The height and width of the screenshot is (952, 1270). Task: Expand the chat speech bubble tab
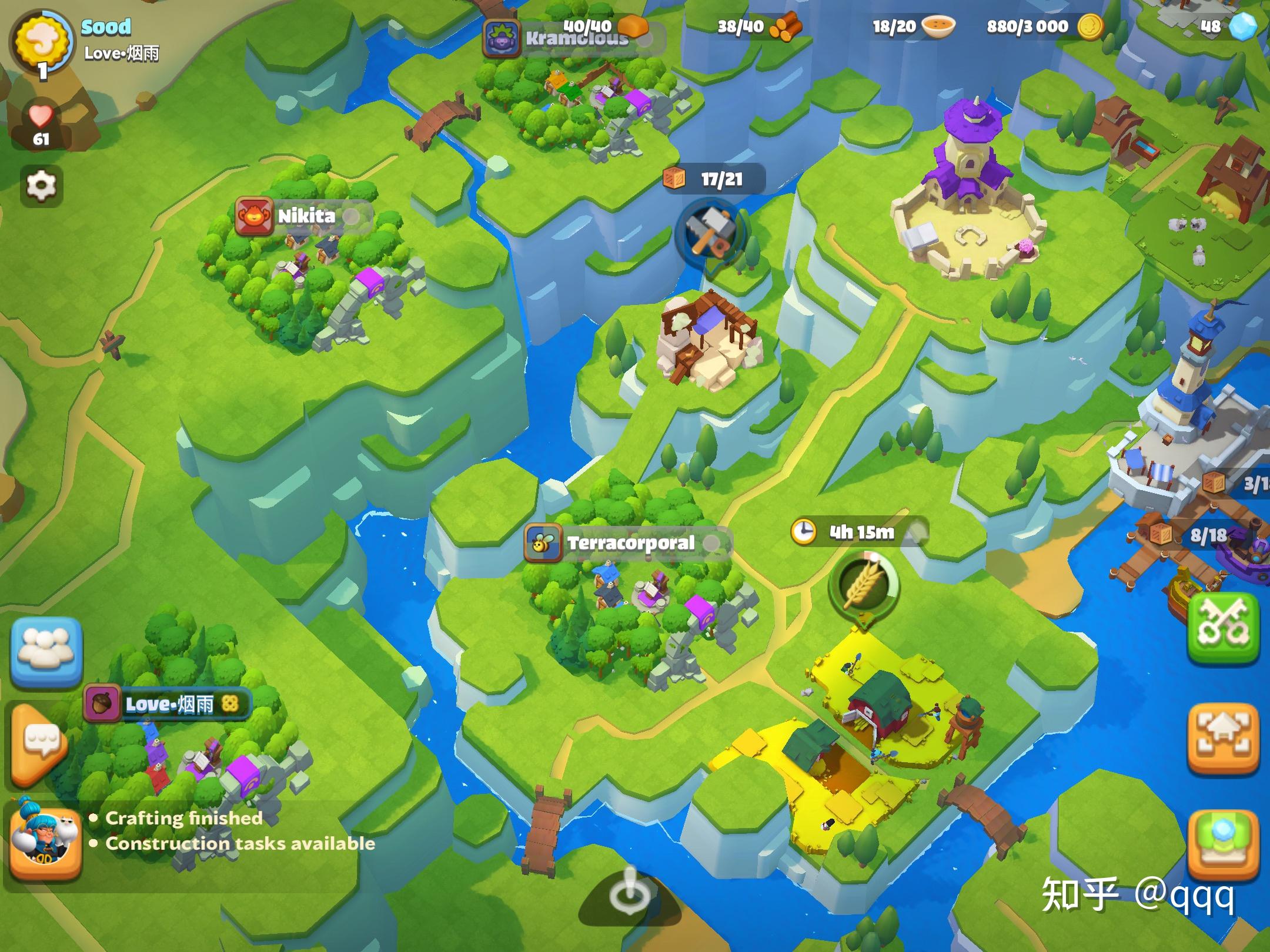tap(40, 743)
